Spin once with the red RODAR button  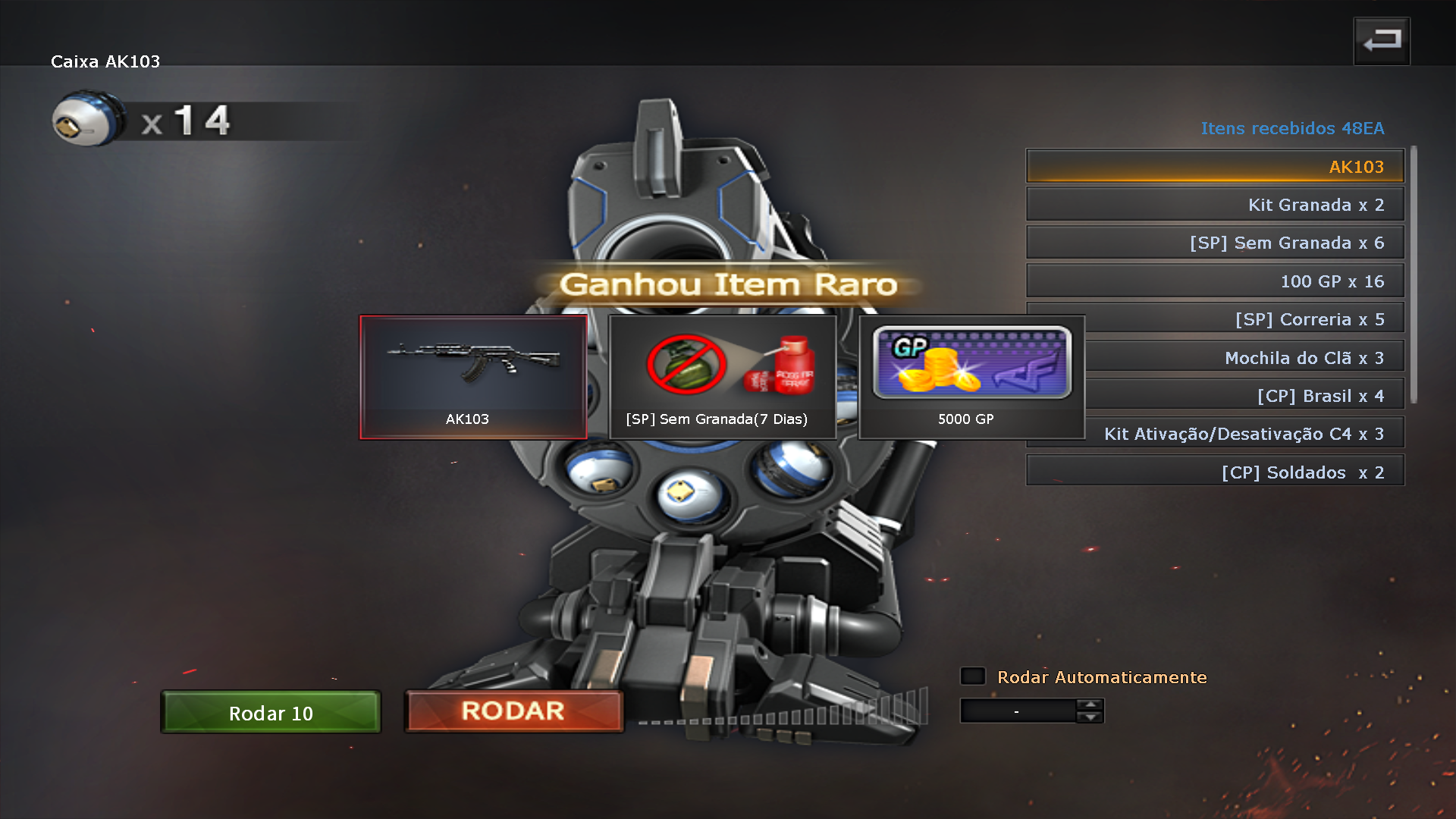513,711
